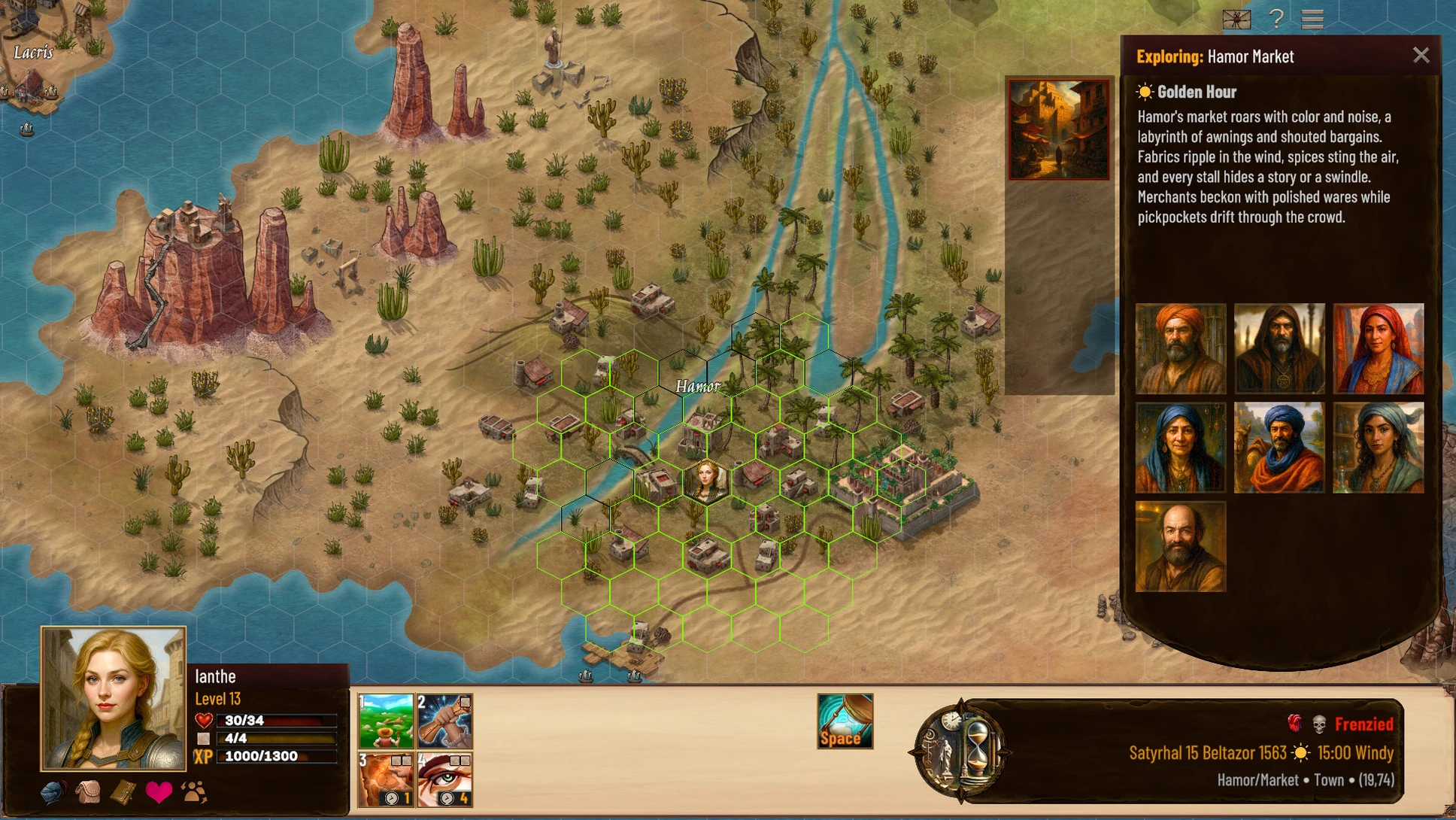
Task: Close the Exploring Hamor Market panel
Action: point(1420,56)
